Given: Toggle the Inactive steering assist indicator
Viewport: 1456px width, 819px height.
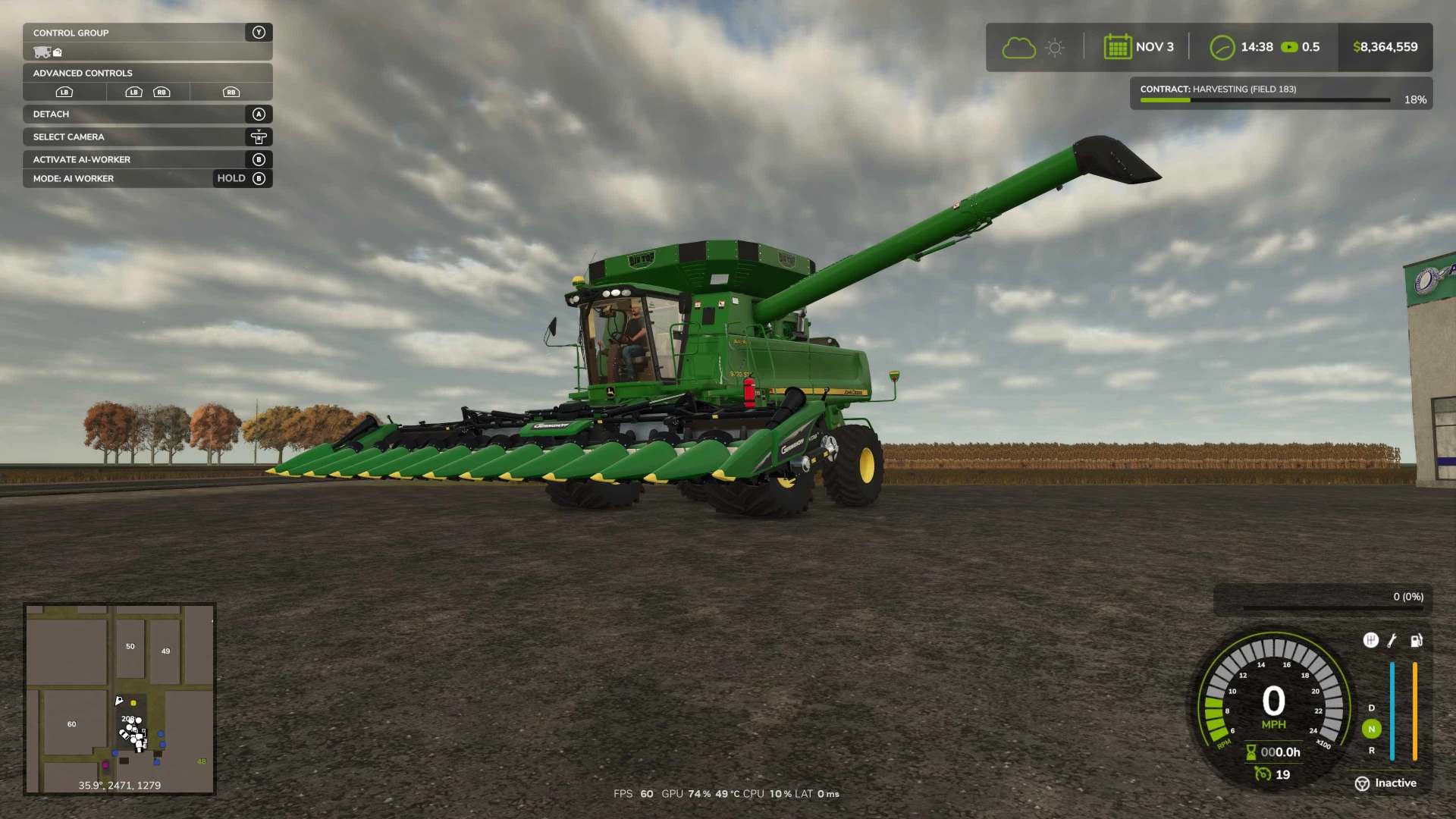Looking at the screenshot, I should point(1385,783).
